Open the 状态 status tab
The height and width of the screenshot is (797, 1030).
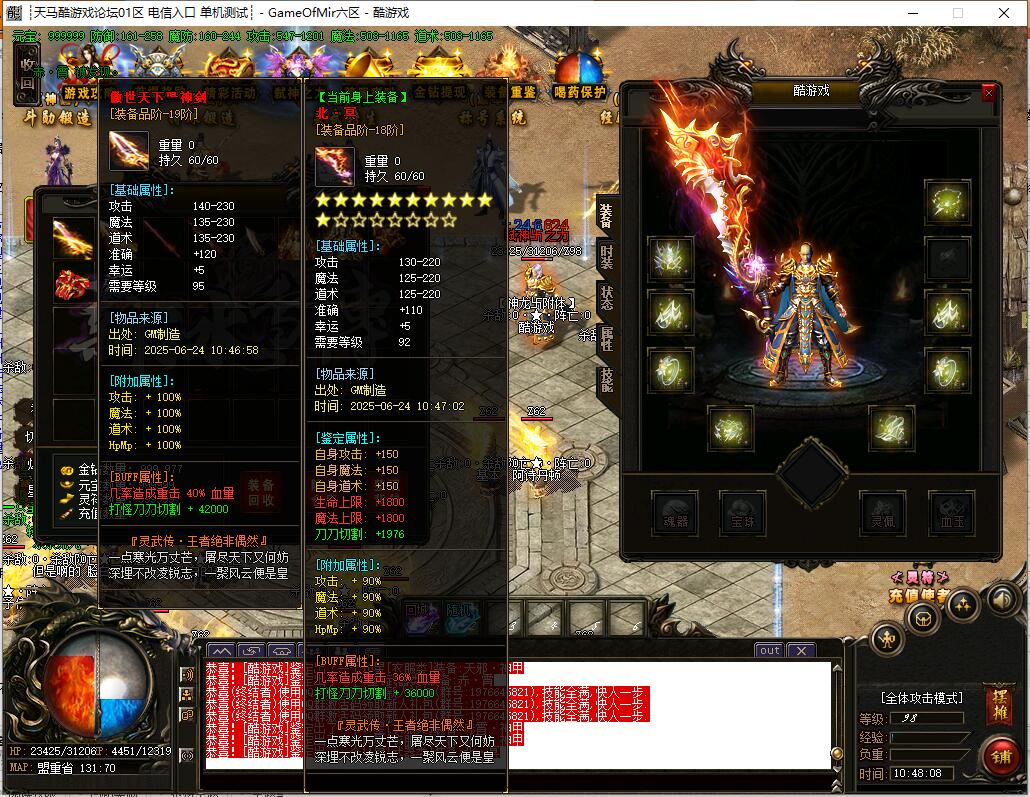[x=606, y=298]
